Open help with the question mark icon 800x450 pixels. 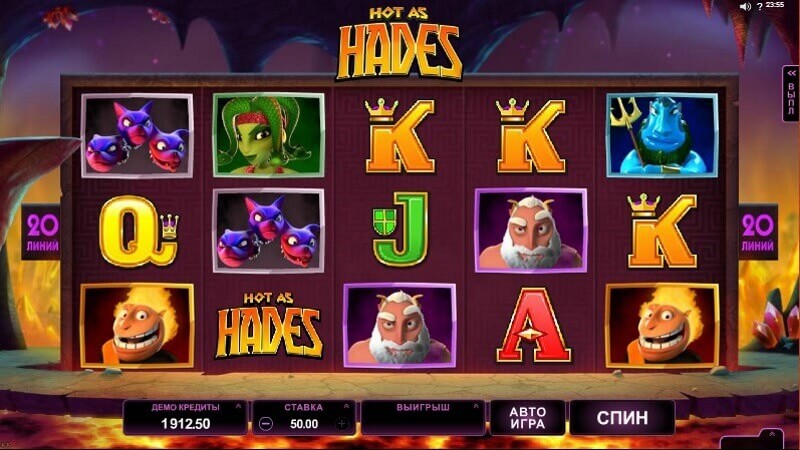757,6
